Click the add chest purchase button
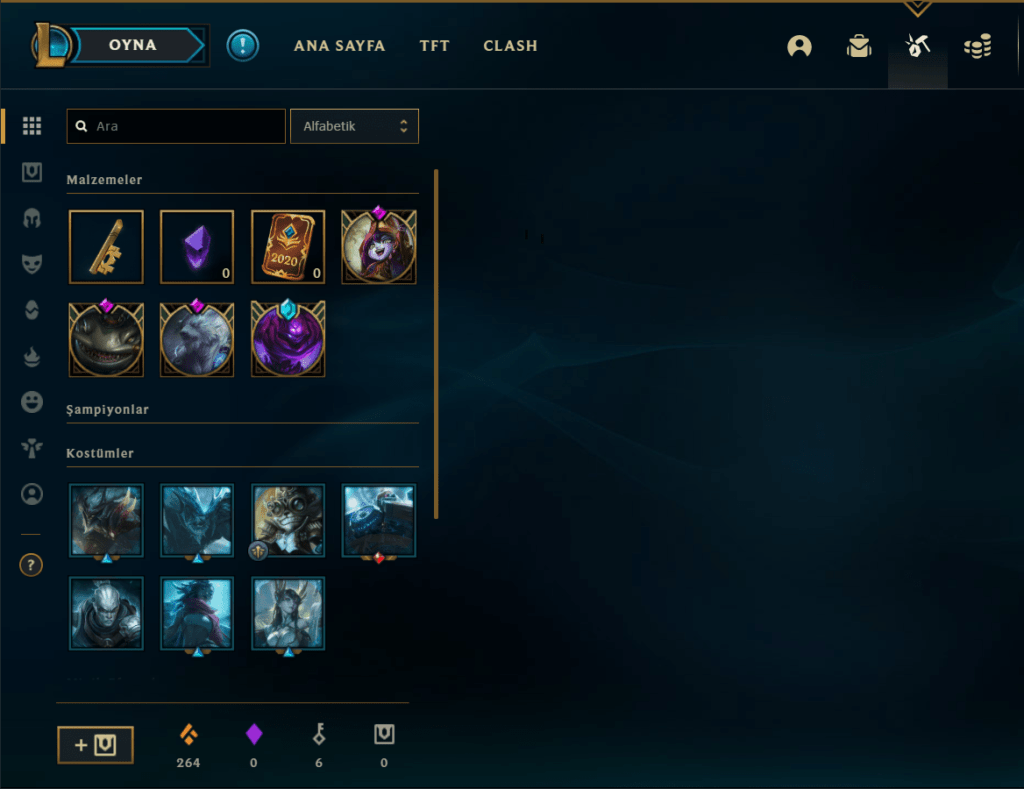The image size is (1024, 789). point(95,744)
